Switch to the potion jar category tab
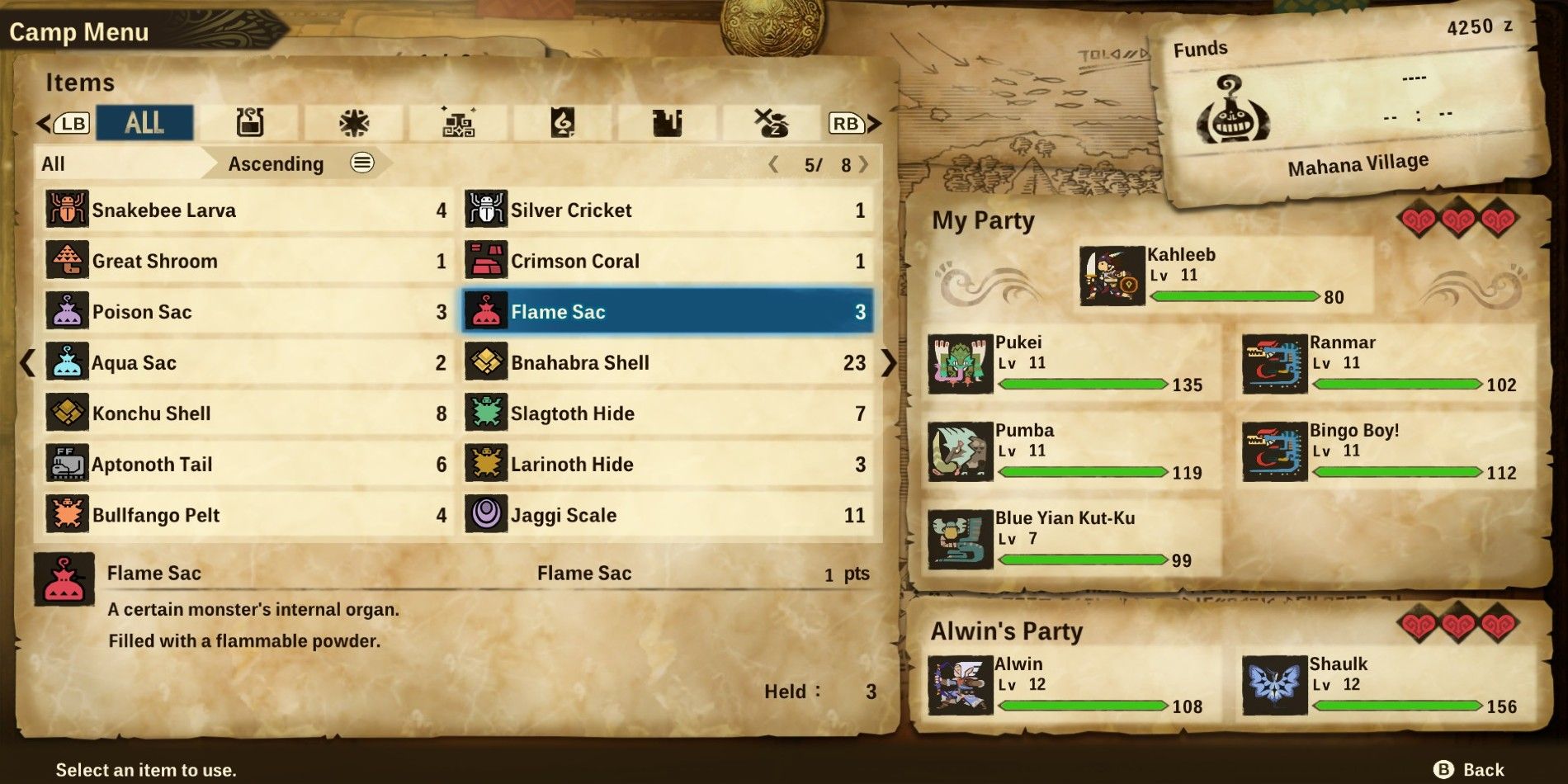The height and width of the screenshot is (784, 1568). pos(250,123)
